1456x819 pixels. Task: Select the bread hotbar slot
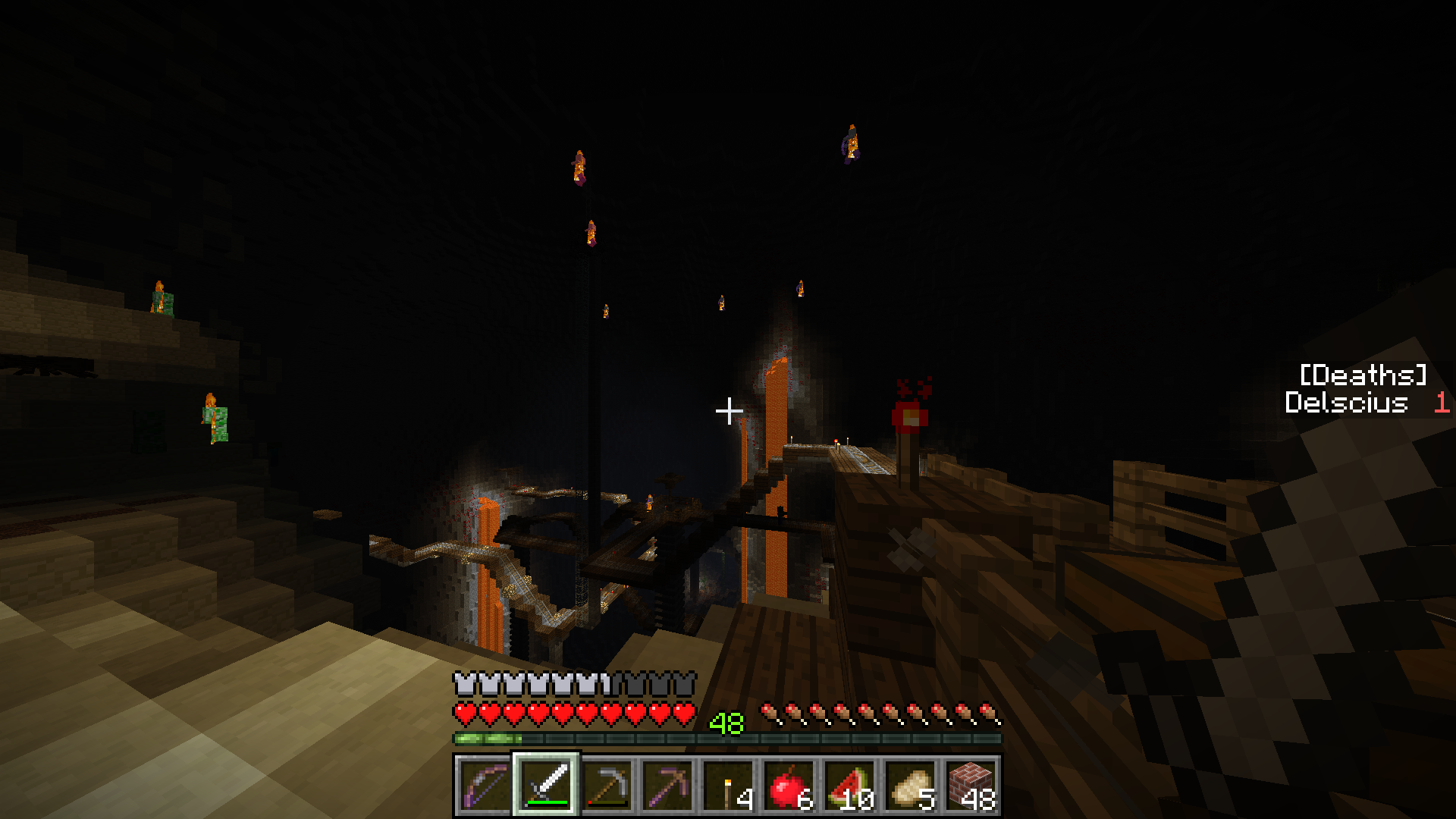(910, 786)
